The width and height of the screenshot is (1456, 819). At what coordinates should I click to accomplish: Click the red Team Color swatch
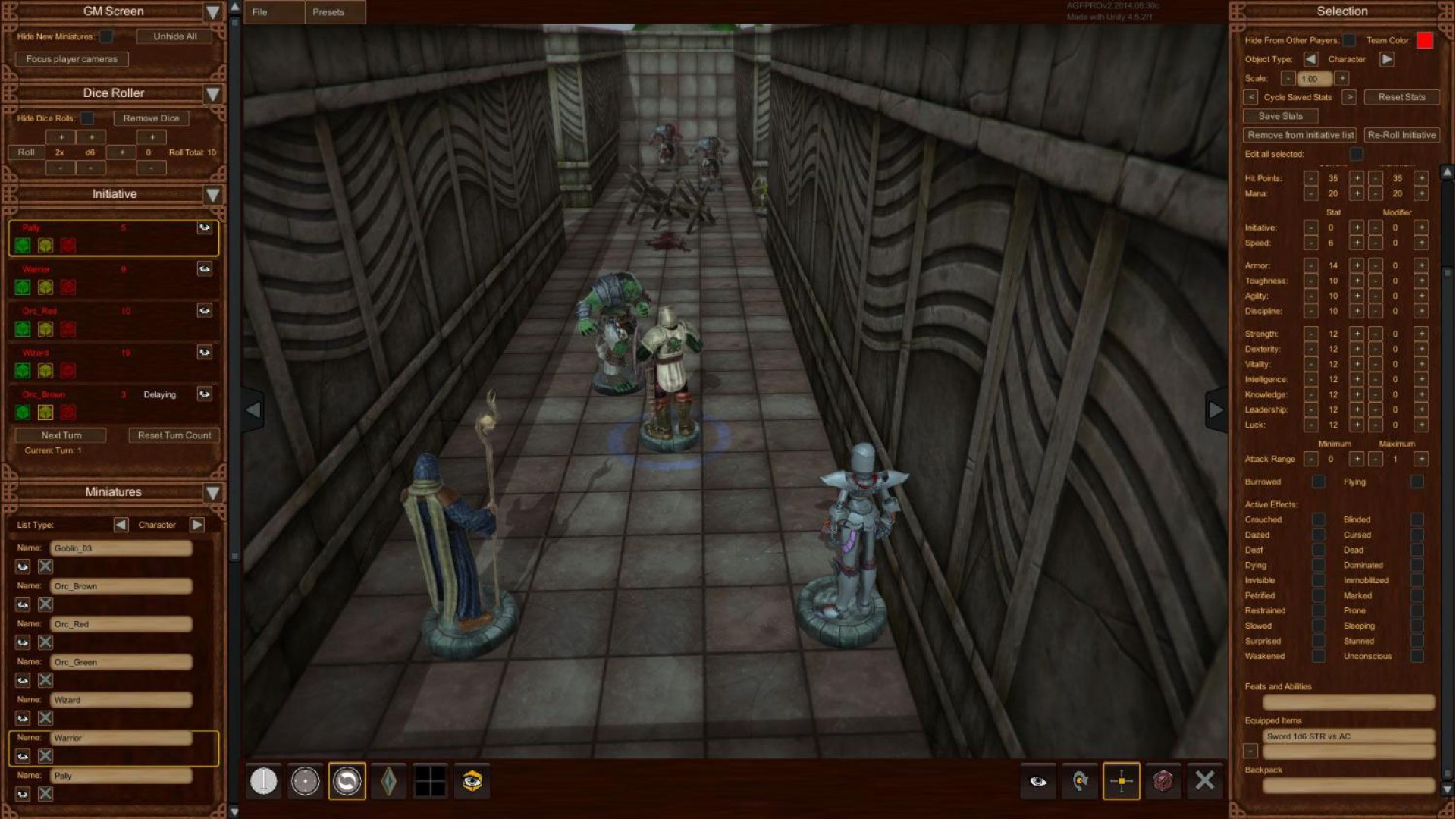1424,40
